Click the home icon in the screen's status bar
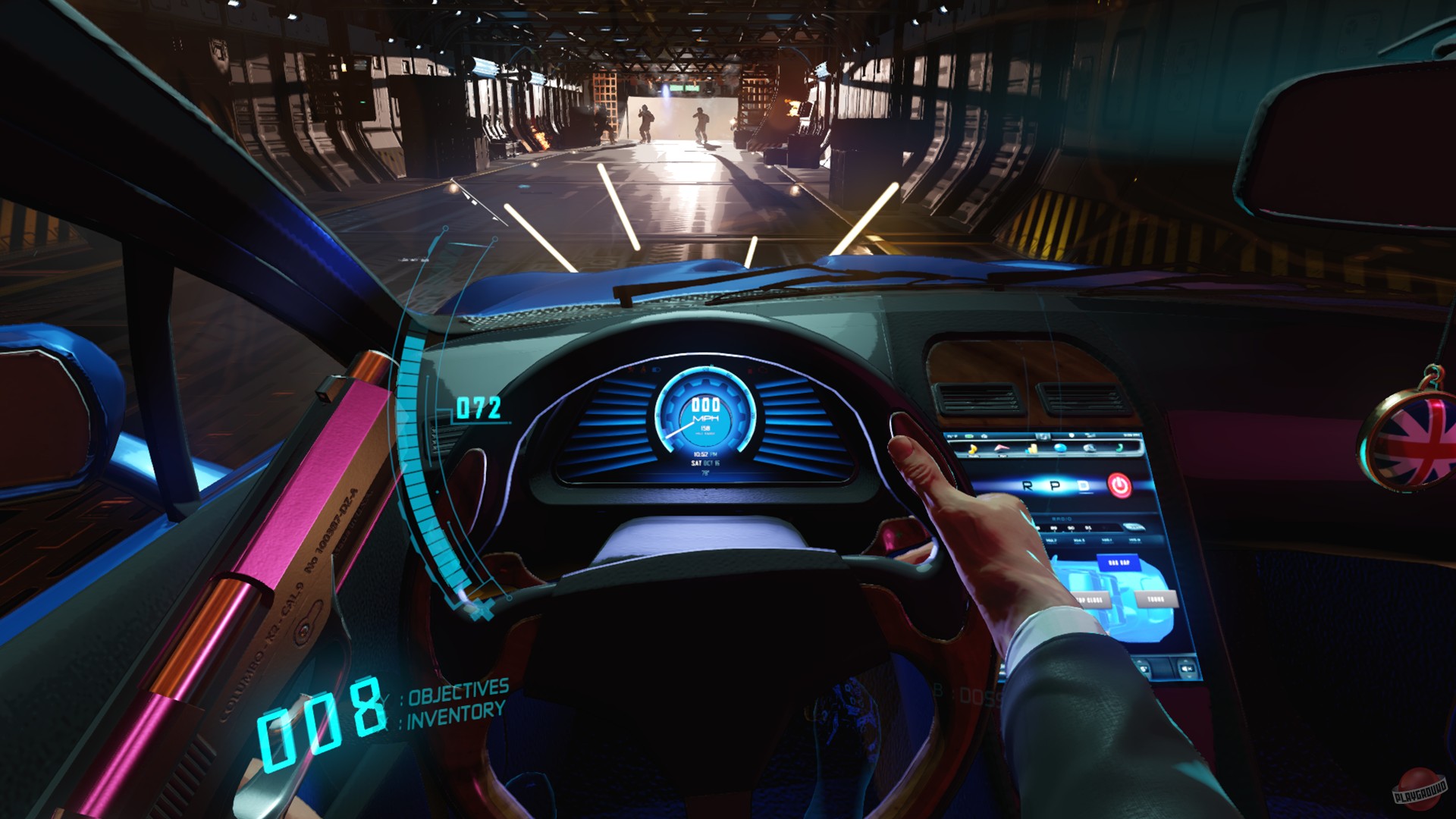Image resolution: width=1456 pixels, height=819 pixels. tap(984, 435)
